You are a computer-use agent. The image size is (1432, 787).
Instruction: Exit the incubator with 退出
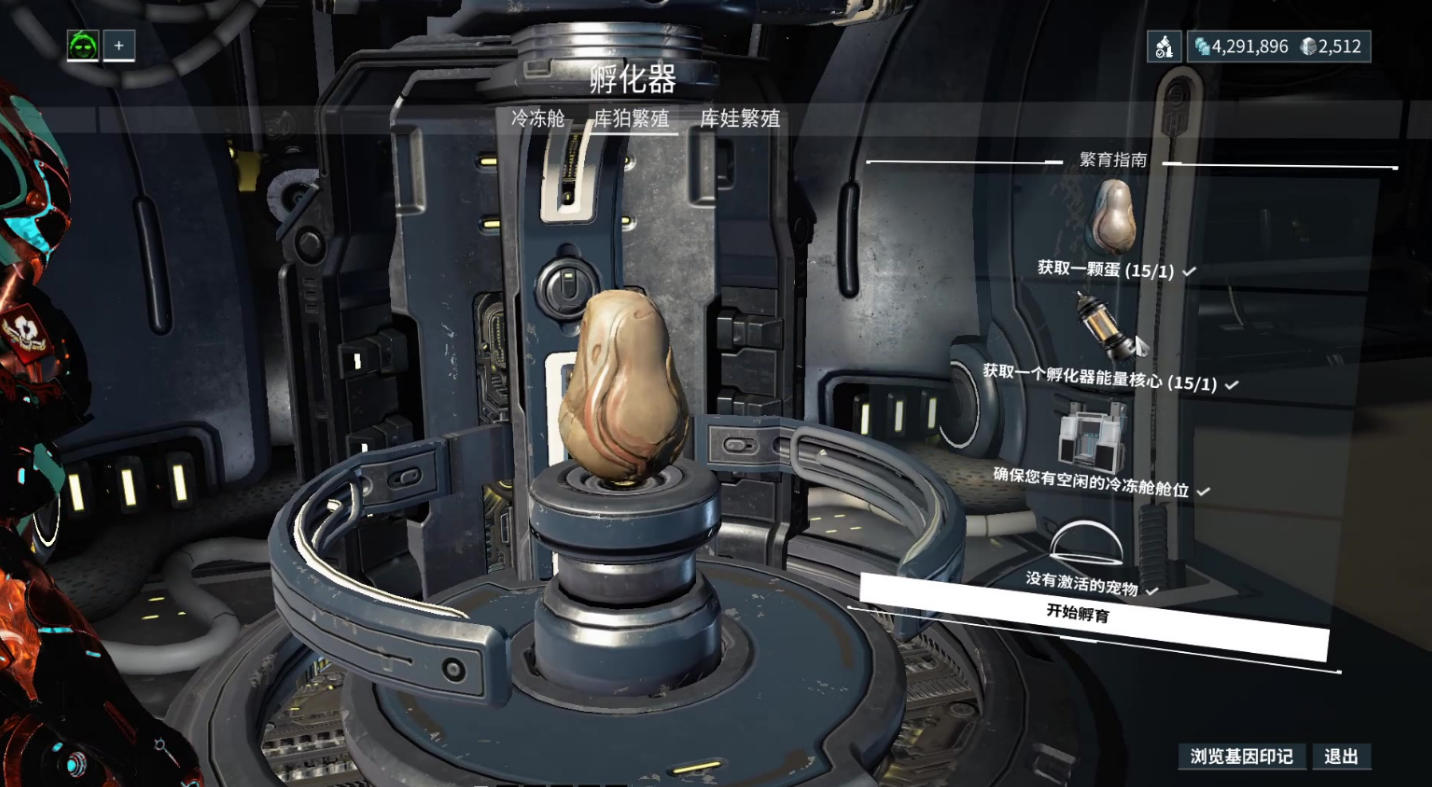coord(1341,756)
